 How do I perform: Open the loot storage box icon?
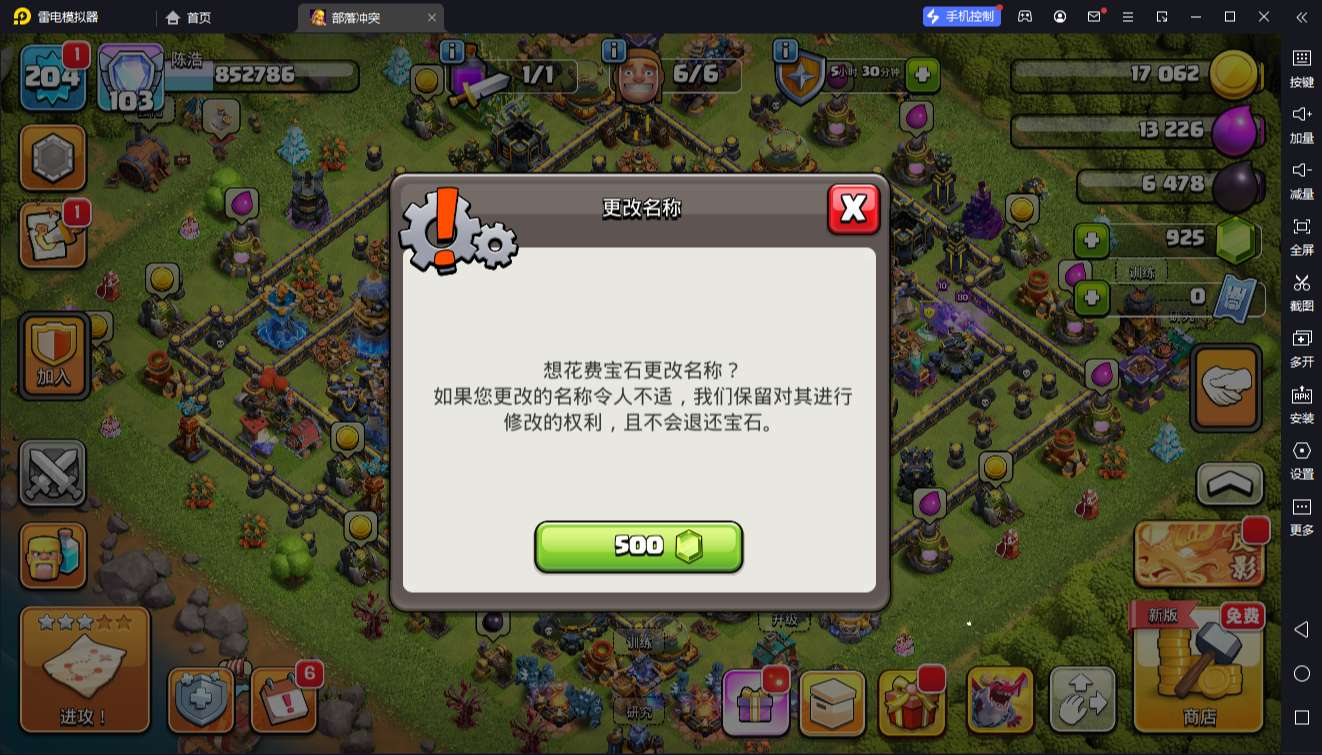click(x=833, y=700)
